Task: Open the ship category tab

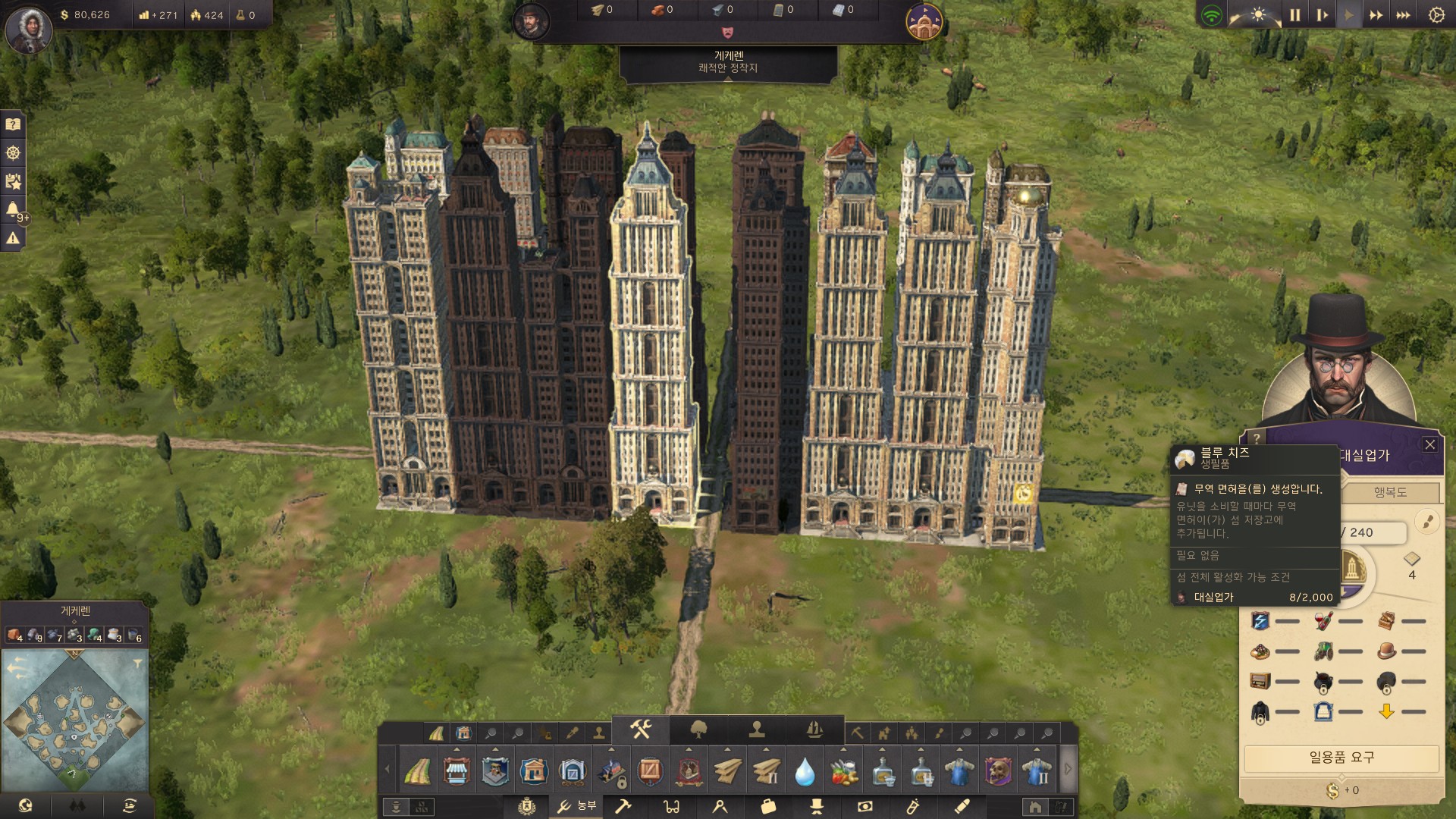Action: (814, 730)
